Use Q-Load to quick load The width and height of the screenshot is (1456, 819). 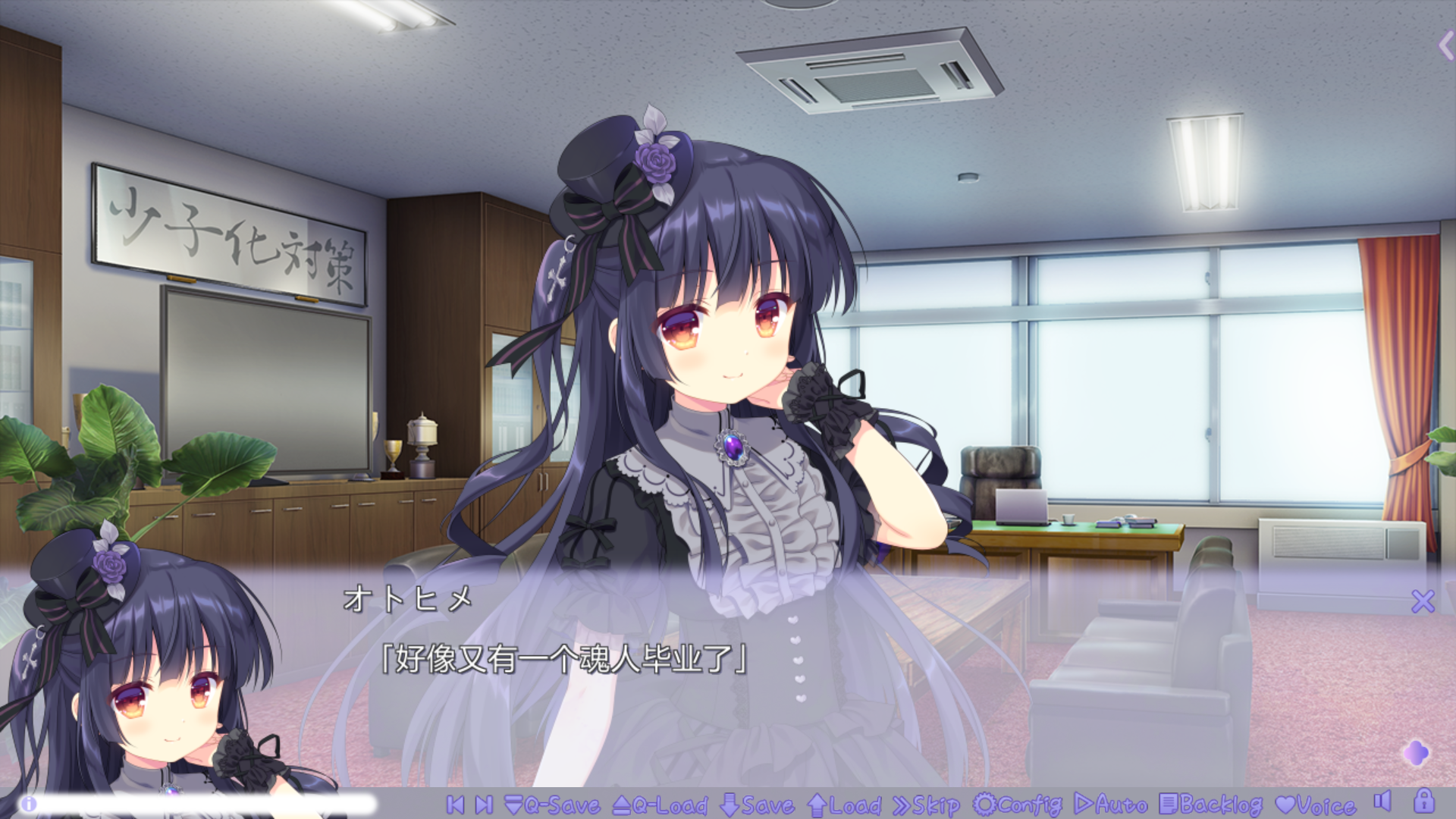coord(660,805)
